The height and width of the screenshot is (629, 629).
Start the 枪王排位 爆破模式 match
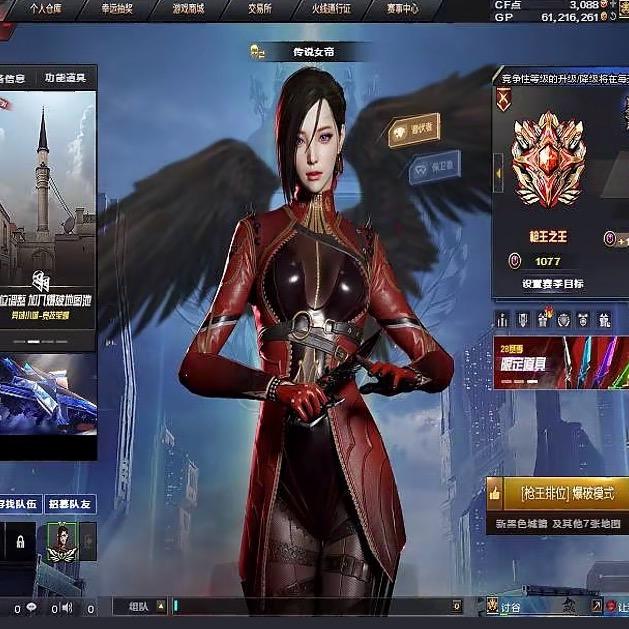pyautogui.click(x=558, y=492)
